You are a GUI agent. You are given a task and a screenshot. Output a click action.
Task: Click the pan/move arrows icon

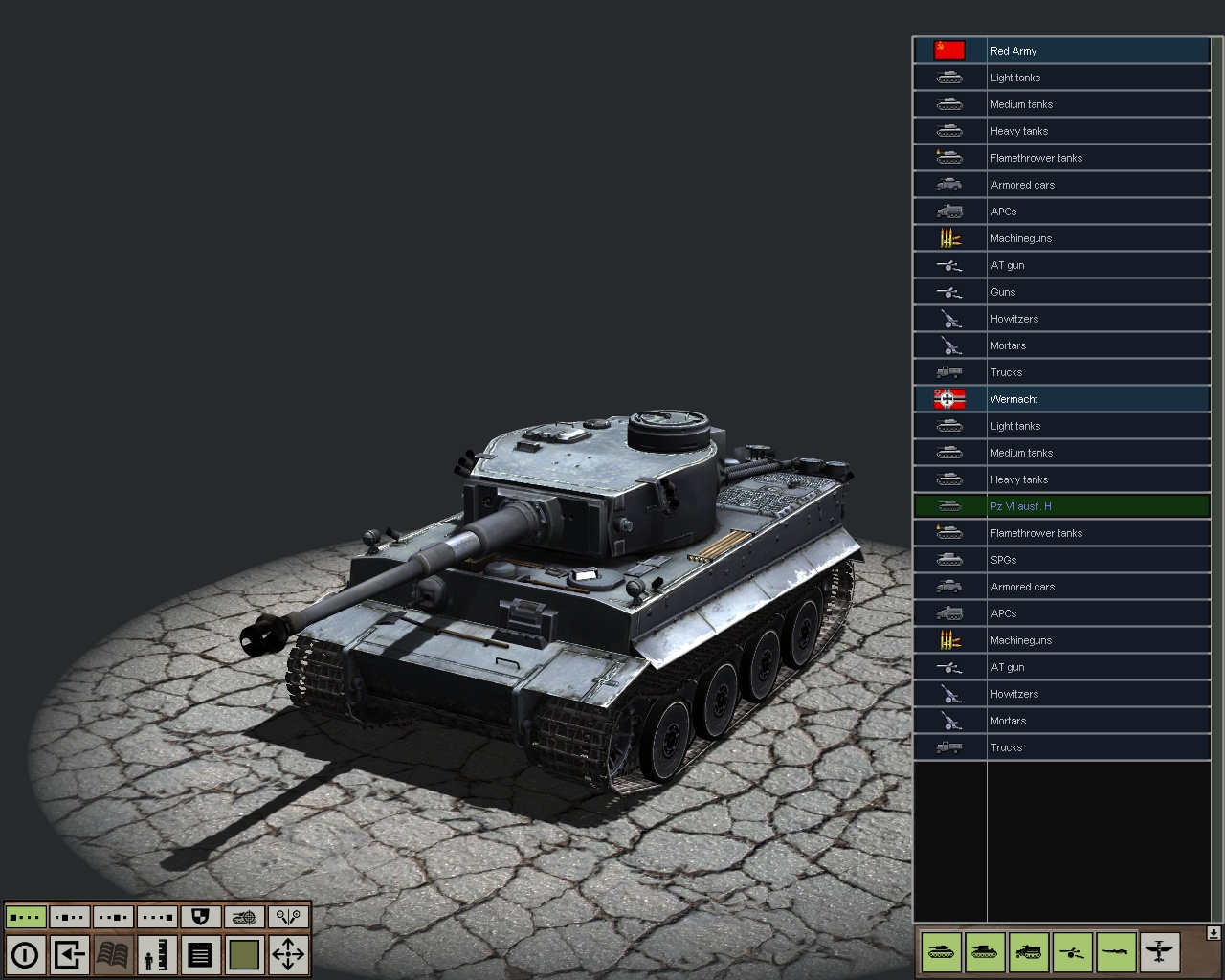[288, 954]
